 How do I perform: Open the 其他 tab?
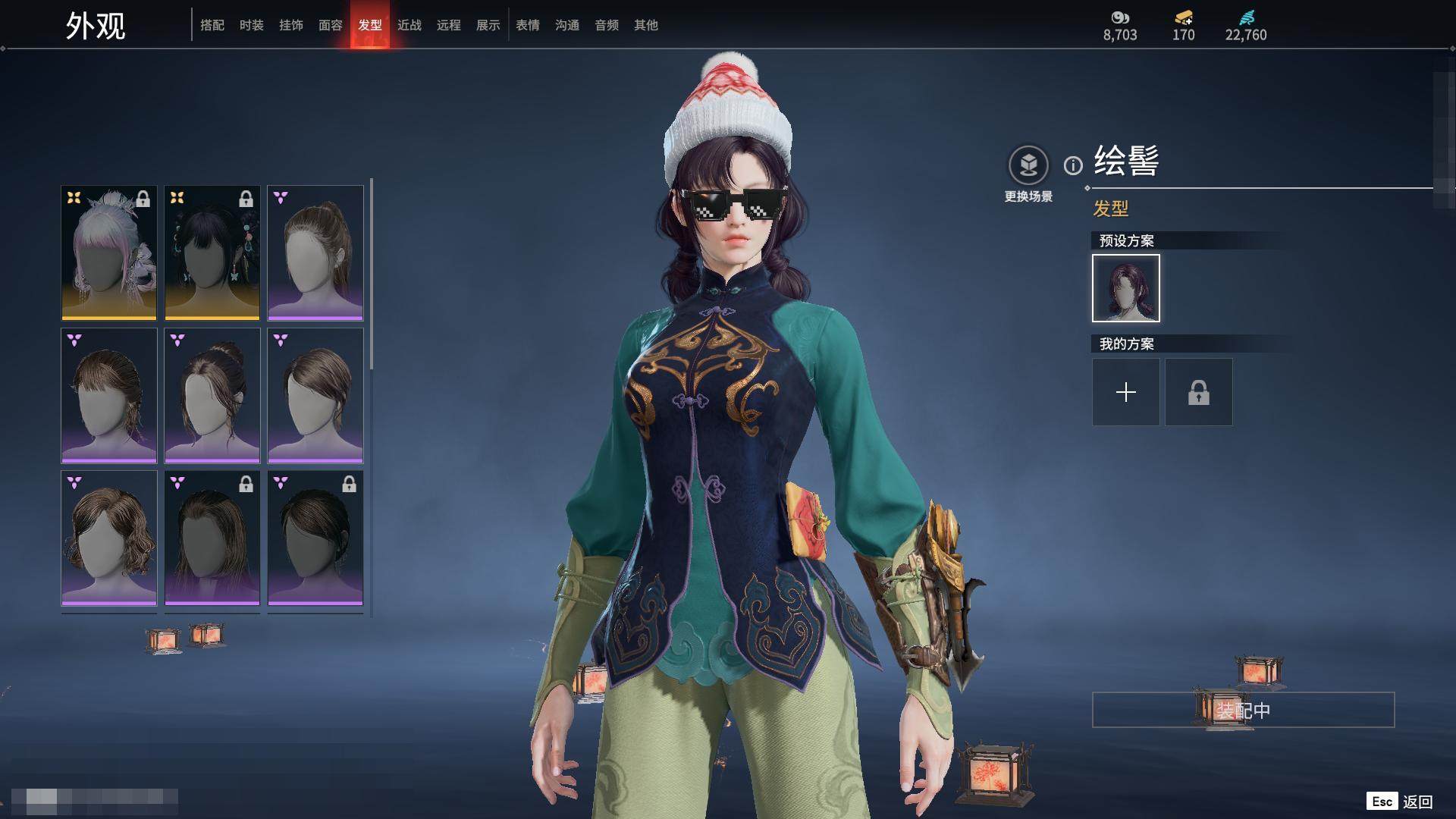point(646,25)
